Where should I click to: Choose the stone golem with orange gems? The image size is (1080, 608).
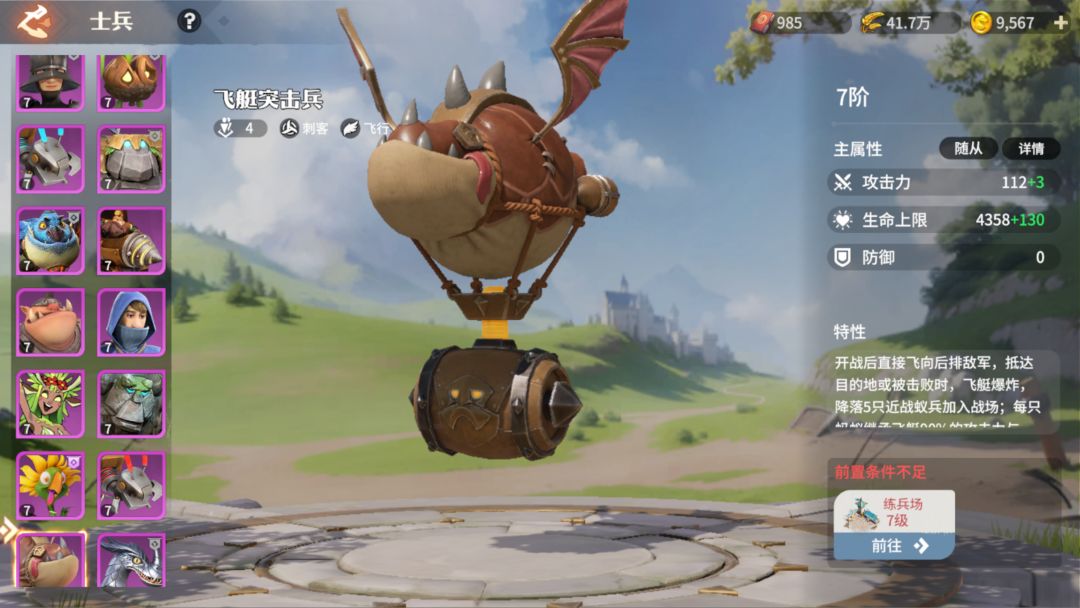pos(131,159)
